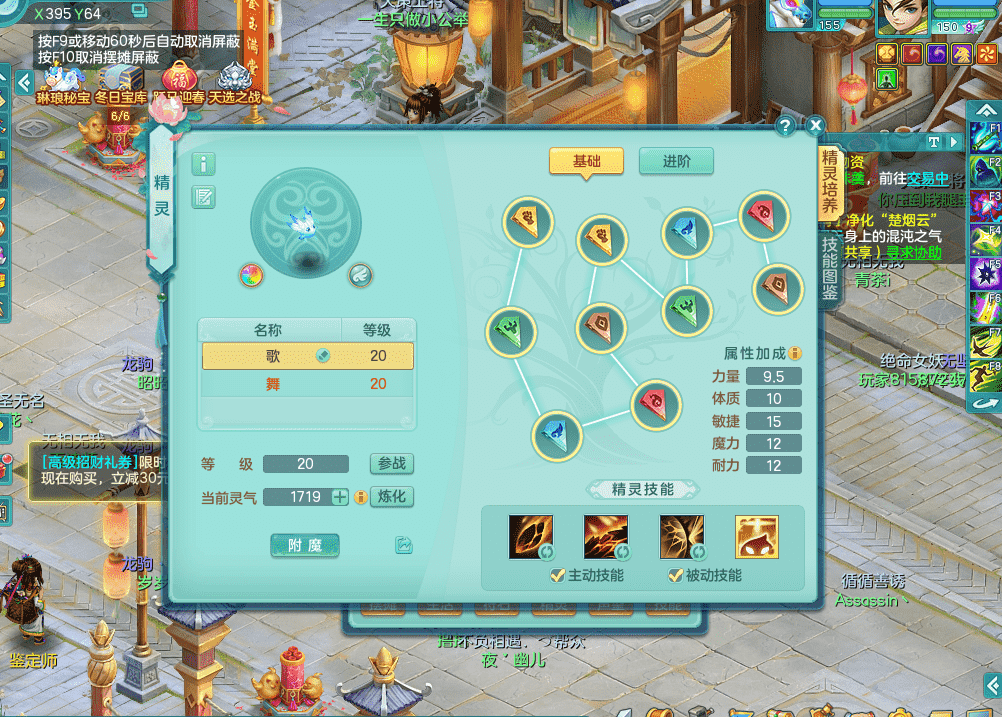The width and height of the screenshot is (1002, 717).
Task: Close the spirit panel window
Action: pos(815,125)
